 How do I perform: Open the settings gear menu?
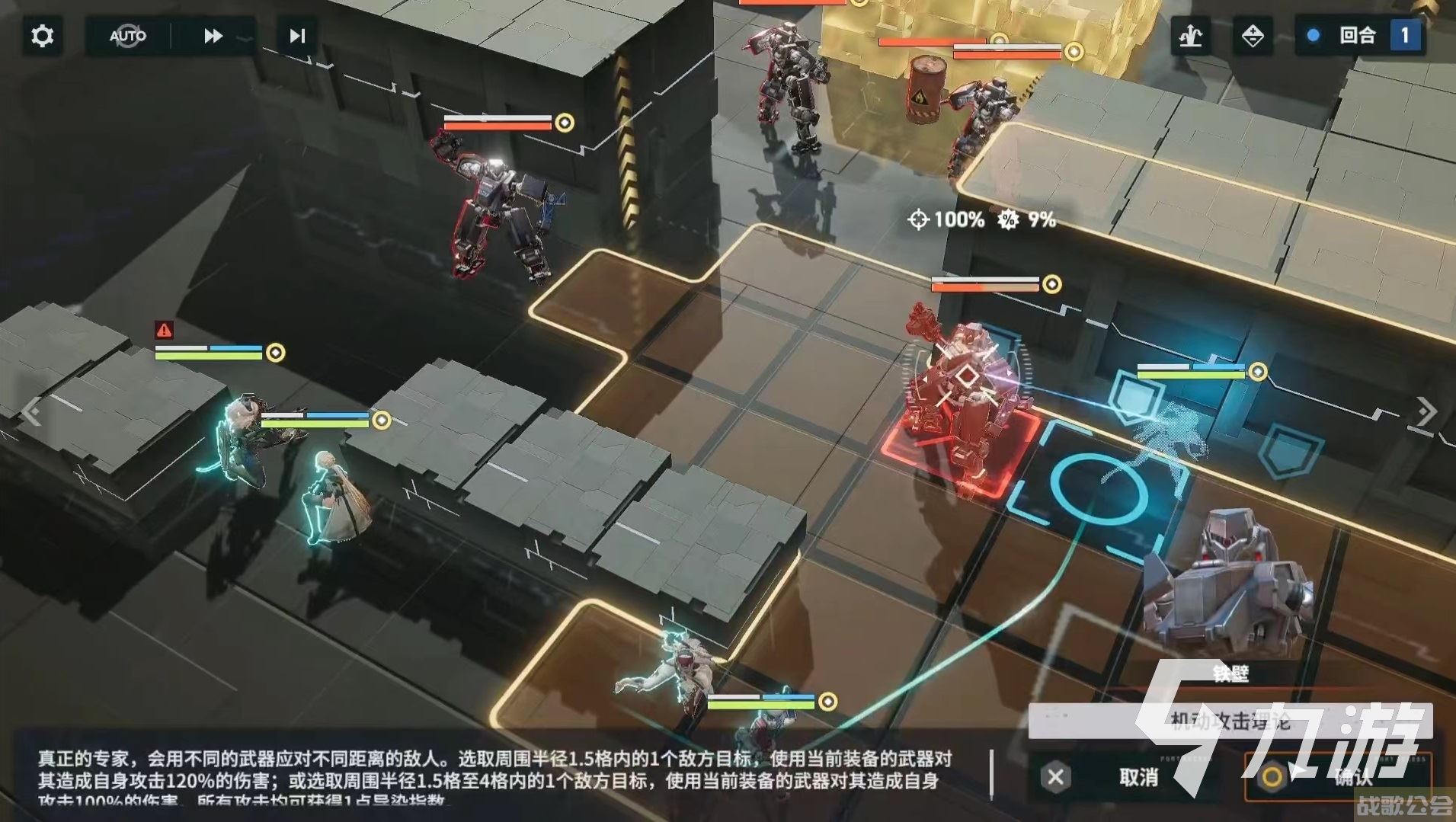[x=42, y=36]
